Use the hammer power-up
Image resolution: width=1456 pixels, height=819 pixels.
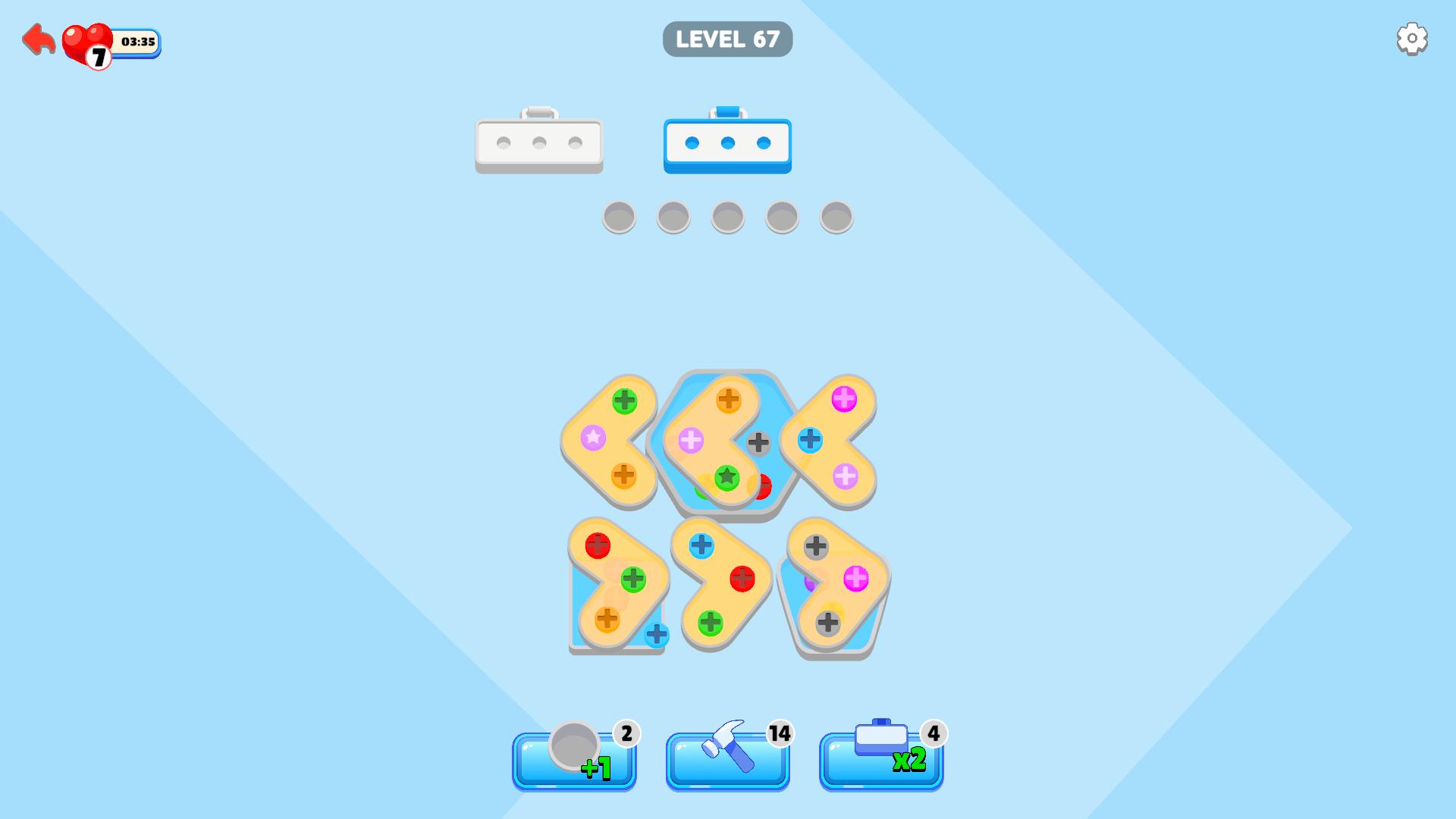click(726, 758)
